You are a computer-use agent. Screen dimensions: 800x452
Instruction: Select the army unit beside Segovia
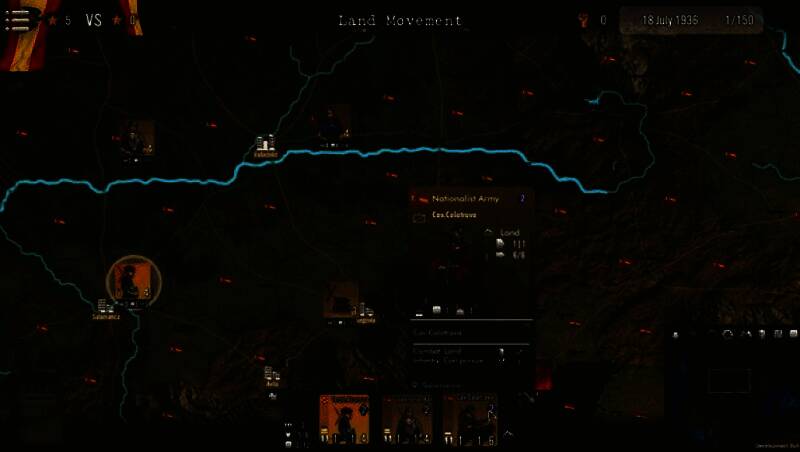pyautogui.click(x=340, y=299)
